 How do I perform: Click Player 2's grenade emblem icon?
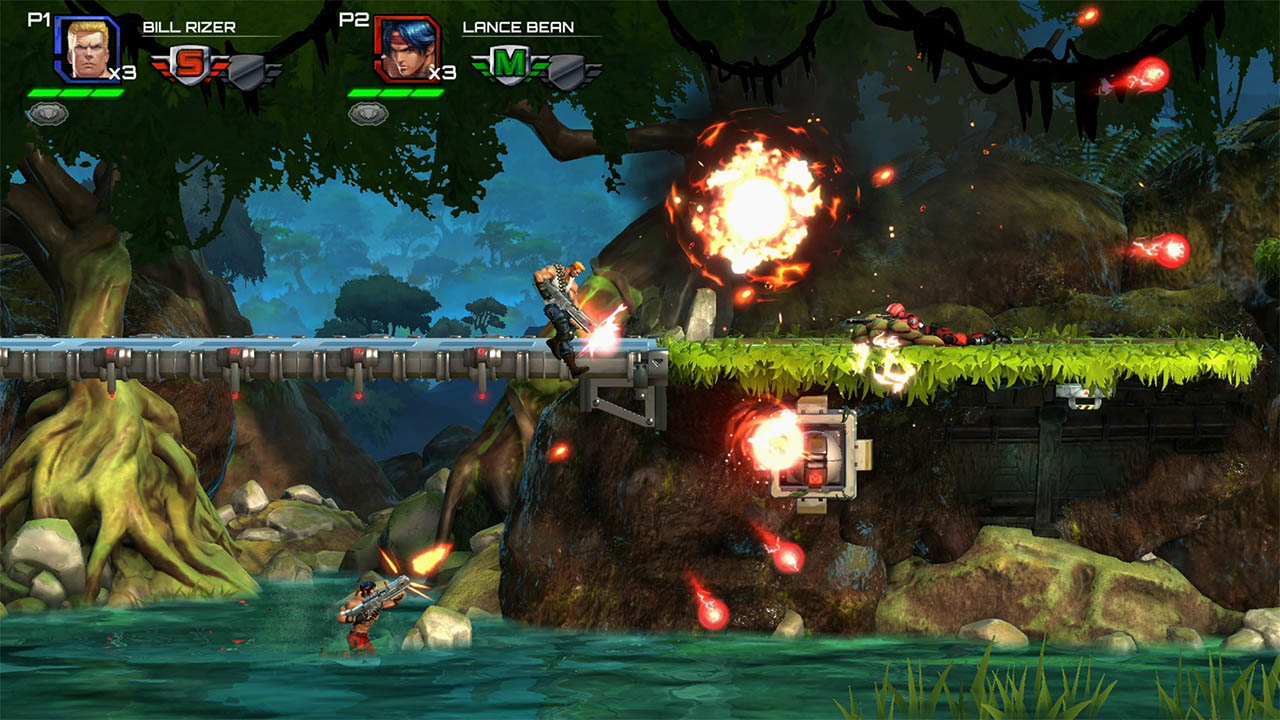point(370,114)
